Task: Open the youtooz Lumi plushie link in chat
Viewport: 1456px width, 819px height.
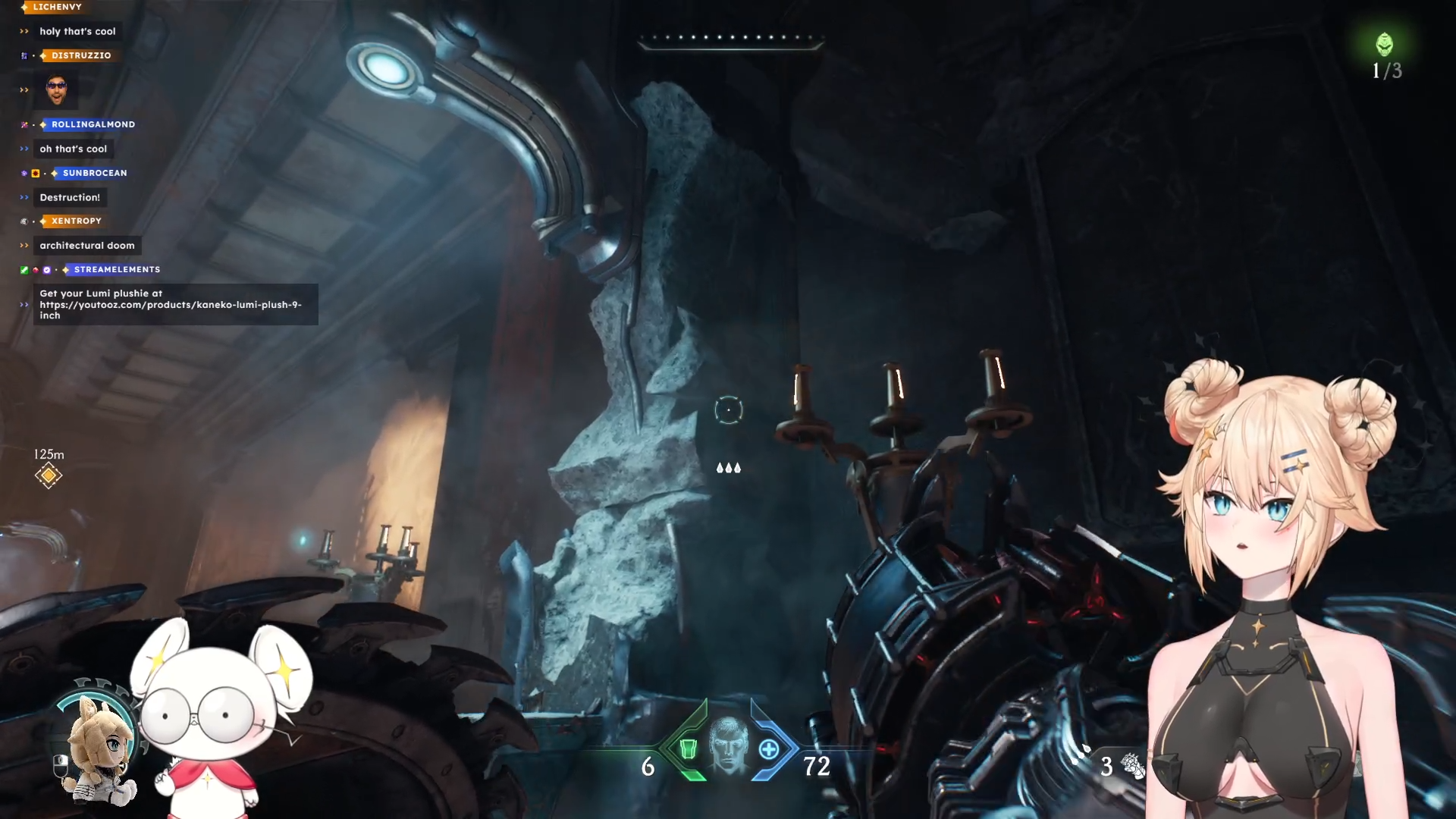Action: click(171, 305)
